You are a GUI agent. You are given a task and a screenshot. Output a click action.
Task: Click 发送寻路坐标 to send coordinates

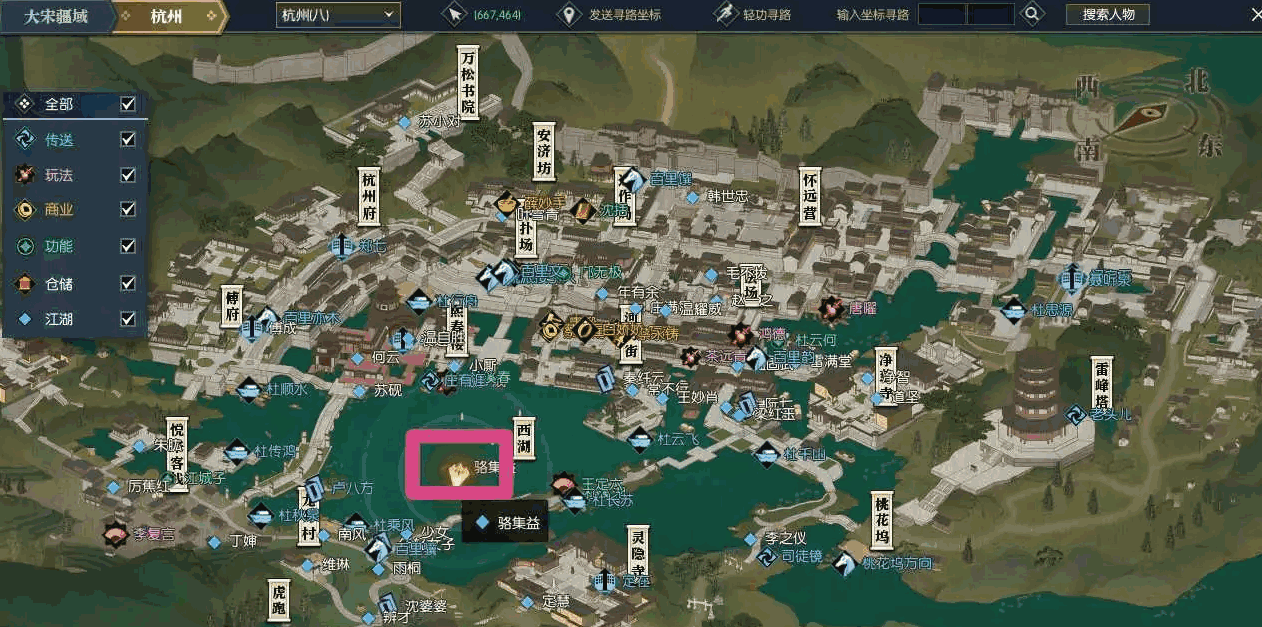[x=611, y=15]
